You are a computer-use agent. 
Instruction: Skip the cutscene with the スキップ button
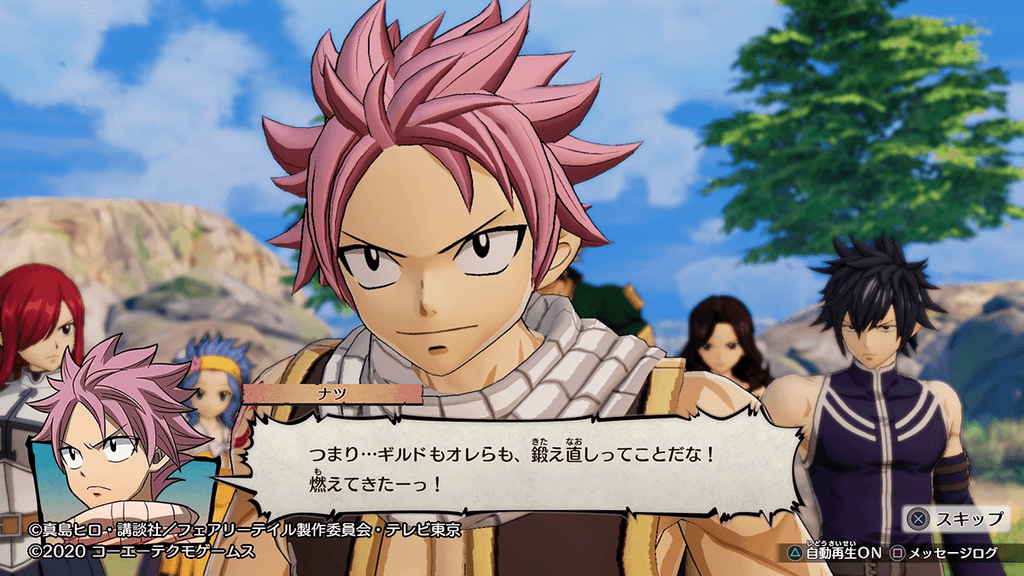click(x=957, y=518)
